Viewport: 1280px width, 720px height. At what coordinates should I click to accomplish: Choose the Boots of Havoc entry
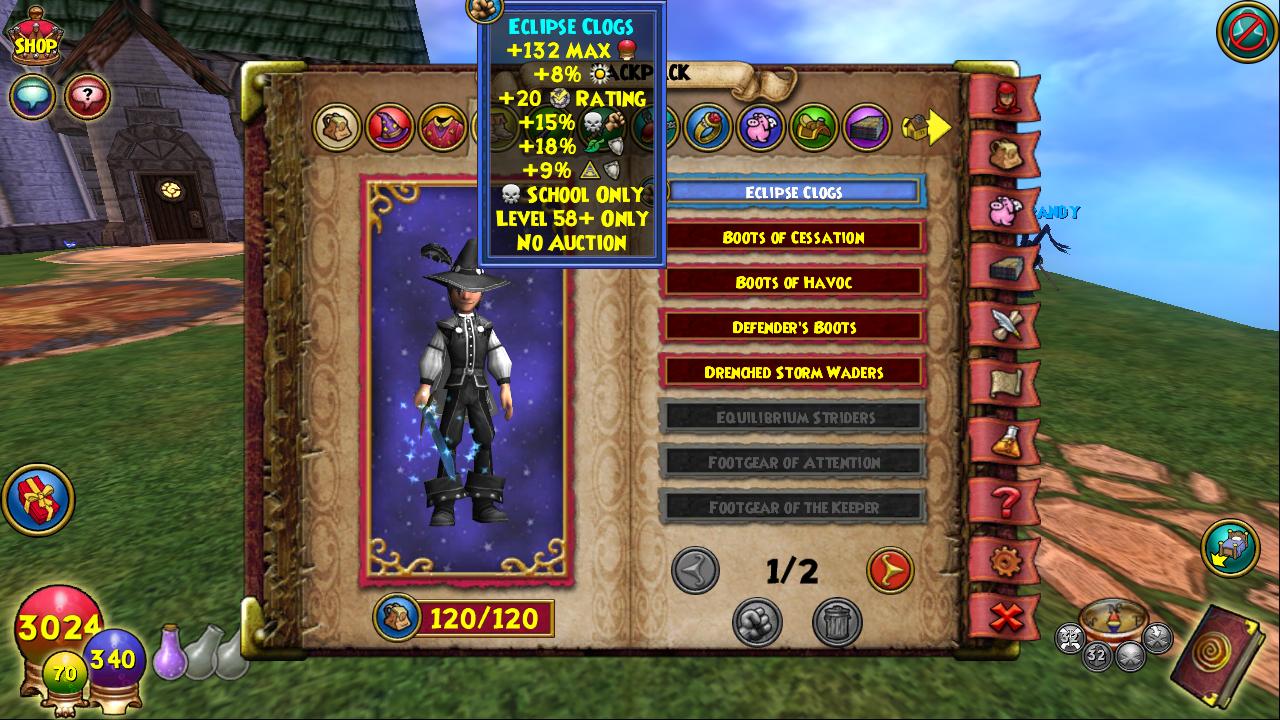793,283
